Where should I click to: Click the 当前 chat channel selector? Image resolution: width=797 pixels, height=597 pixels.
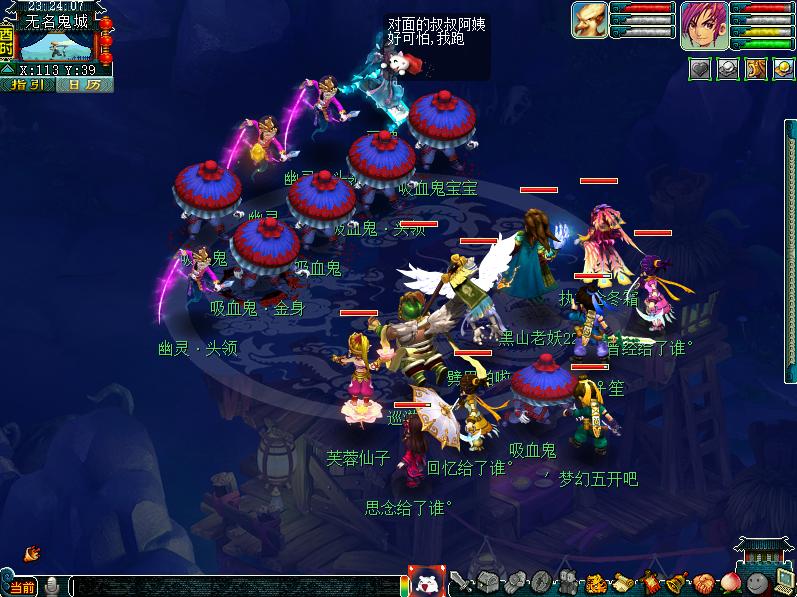[x=22, y=587]
